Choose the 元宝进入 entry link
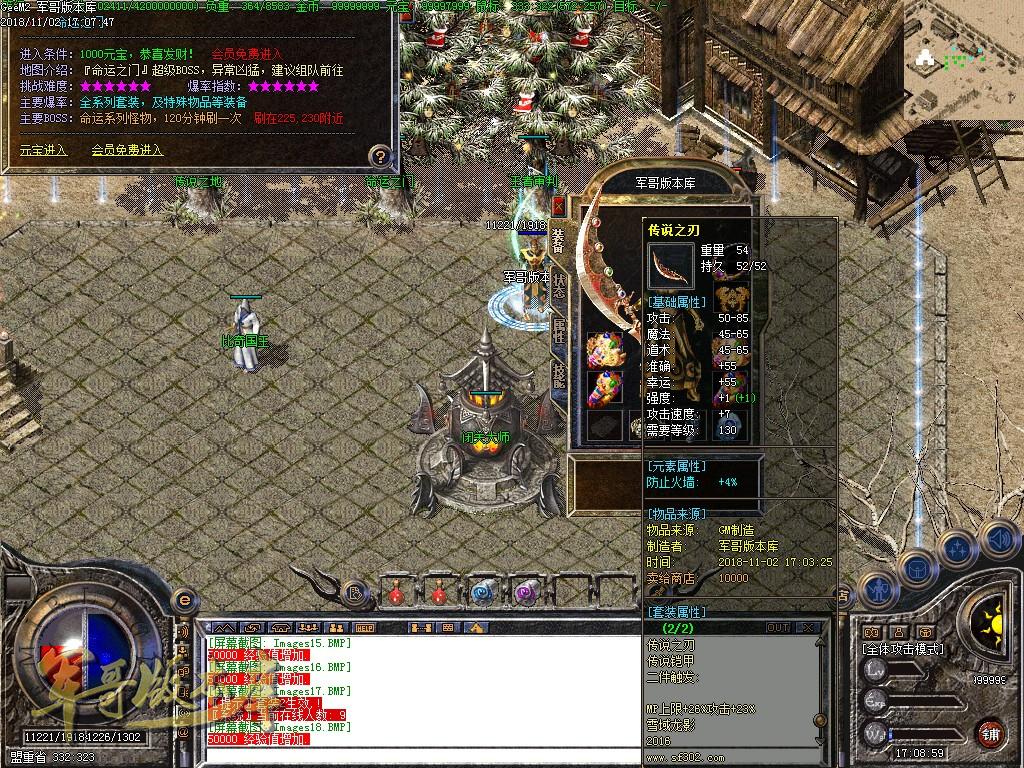Screen dimensions: 1024x768 [43, 150]
